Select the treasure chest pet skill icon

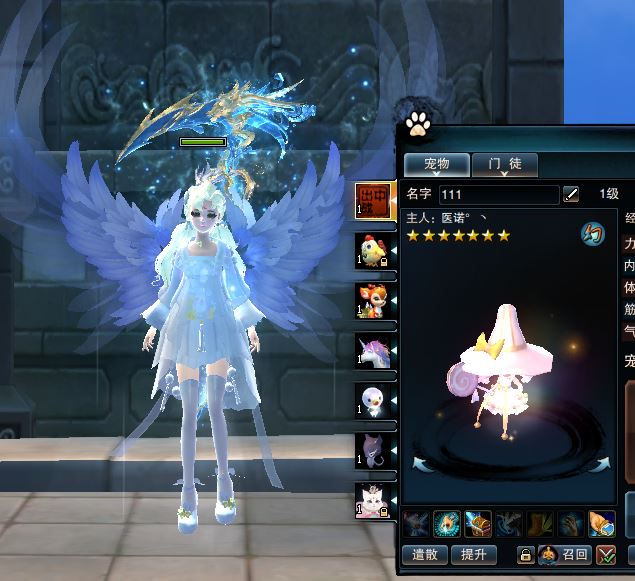coord(478,523)
